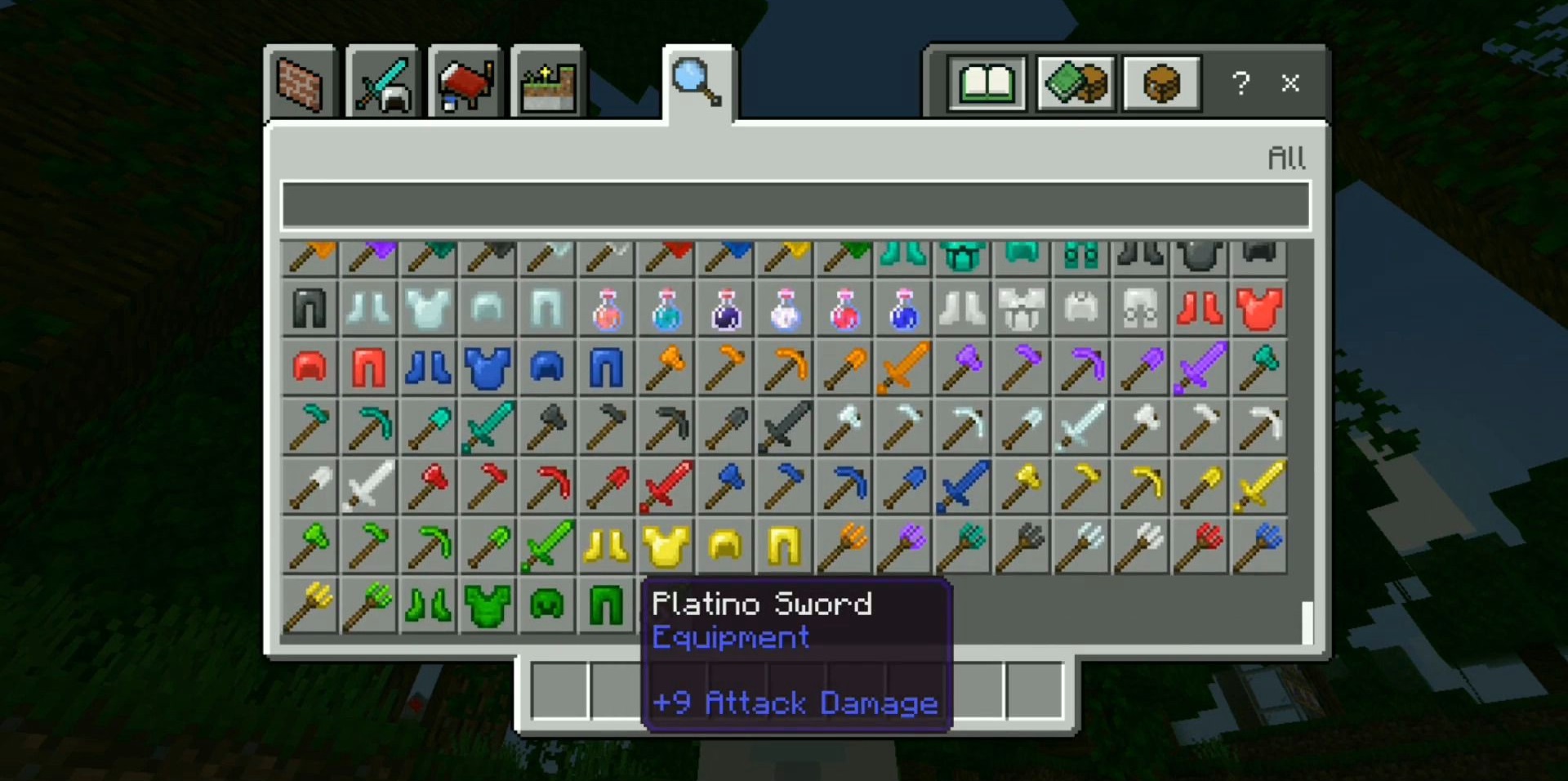Open the Items tab with red bed icon

[x=465, y=83]
